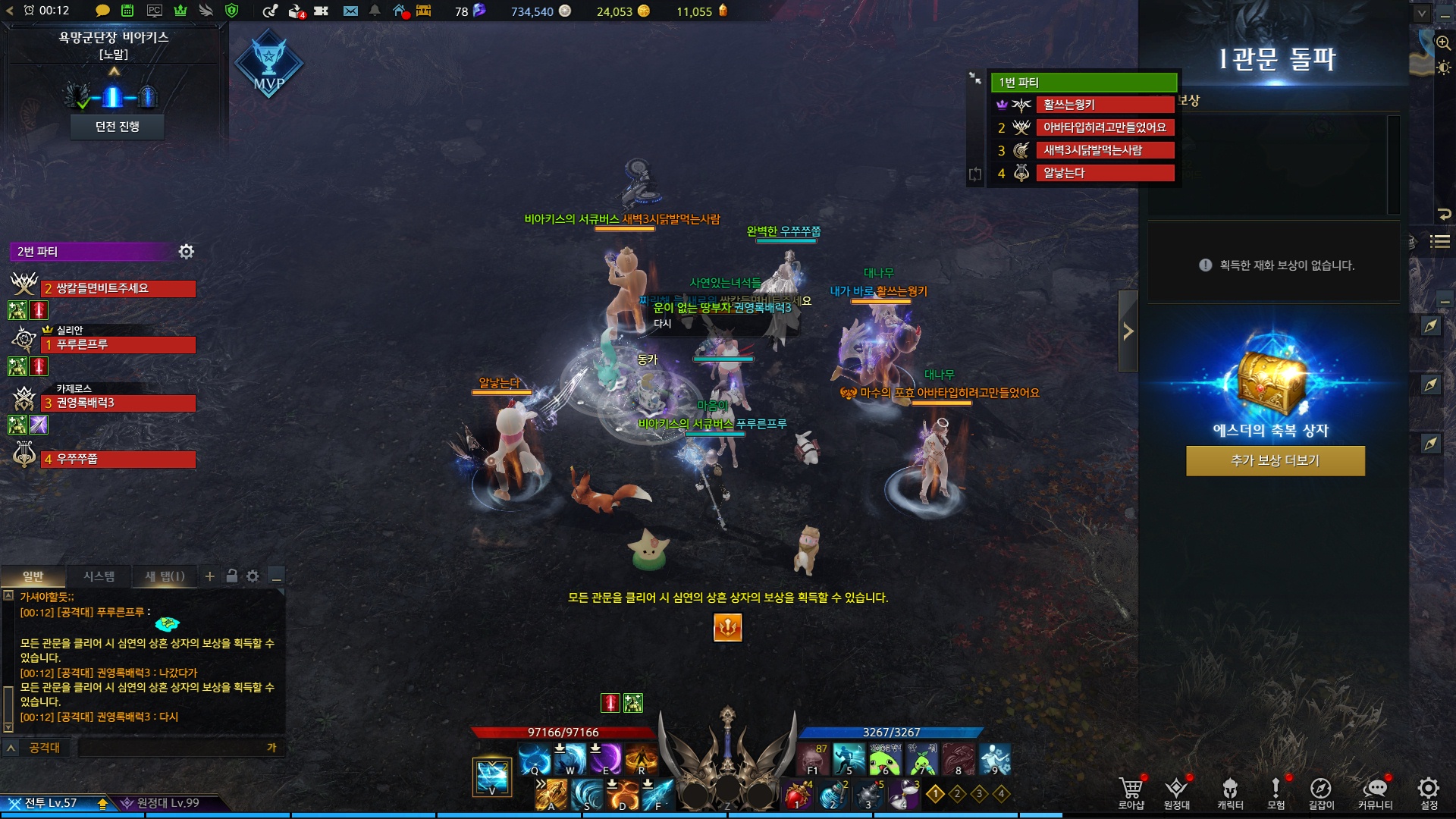Open 추가 보상 더보기 for extra rewards
Screen dimensions: 1456x819
click(x=1275, y=460)
